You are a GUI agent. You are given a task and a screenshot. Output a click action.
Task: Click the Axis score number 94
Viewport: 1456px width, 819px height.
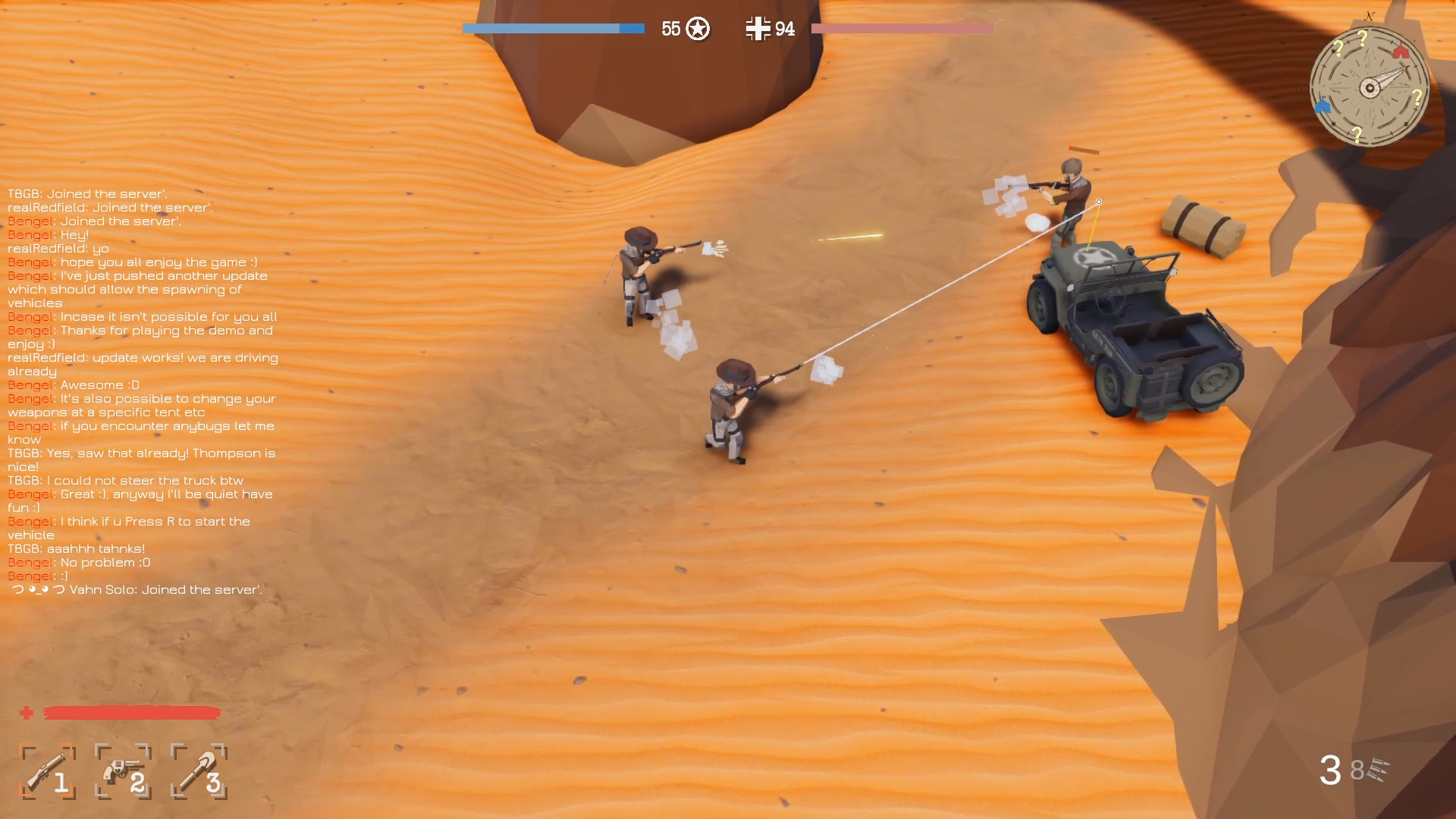tap(785, 30)
